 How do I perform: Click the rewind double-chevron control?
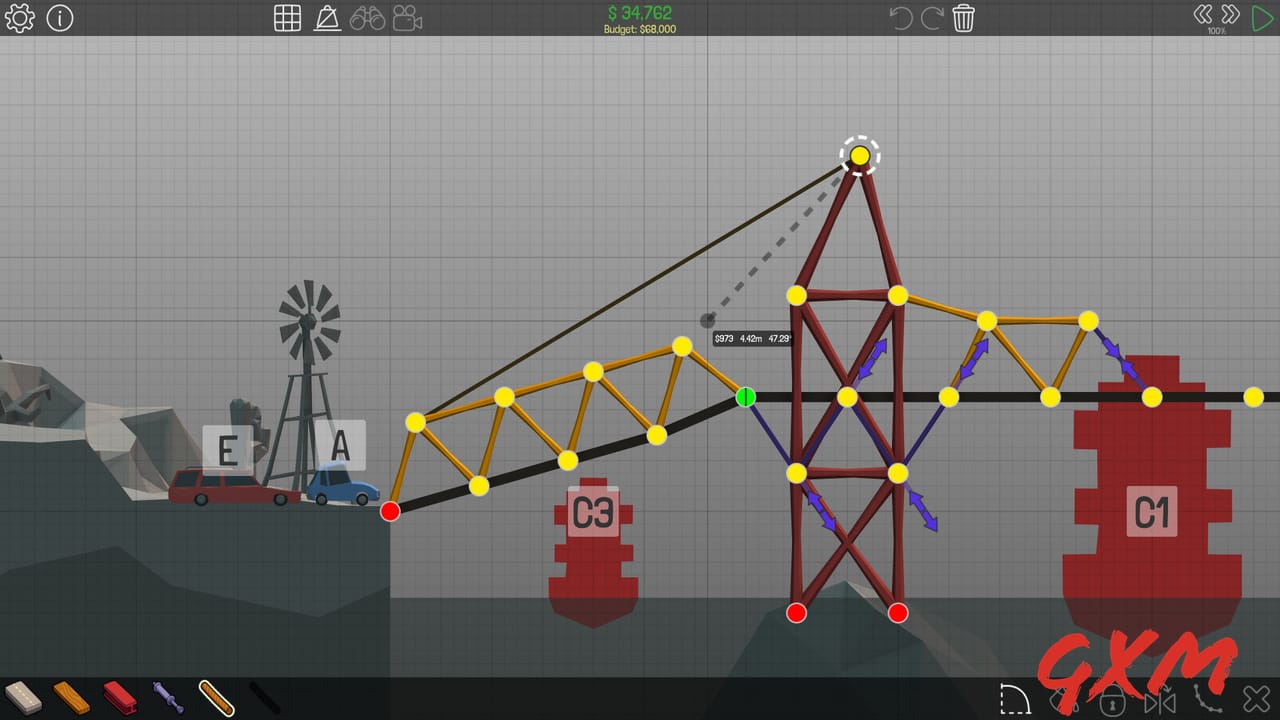pyautogui.click(x=1205, y=14)
